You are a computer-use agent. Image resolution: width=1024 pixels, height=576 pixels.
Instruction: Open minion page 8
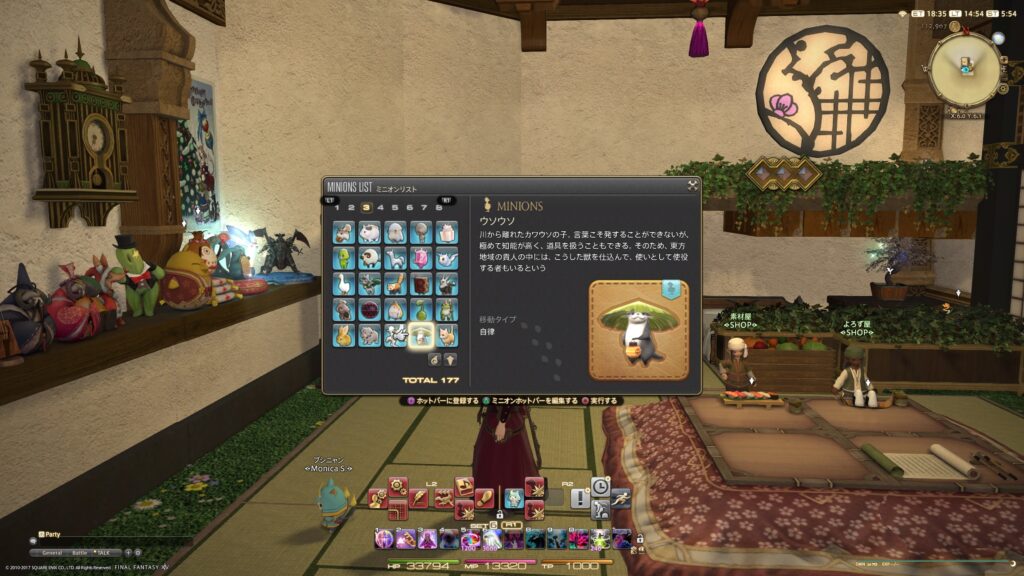point(438,208)
